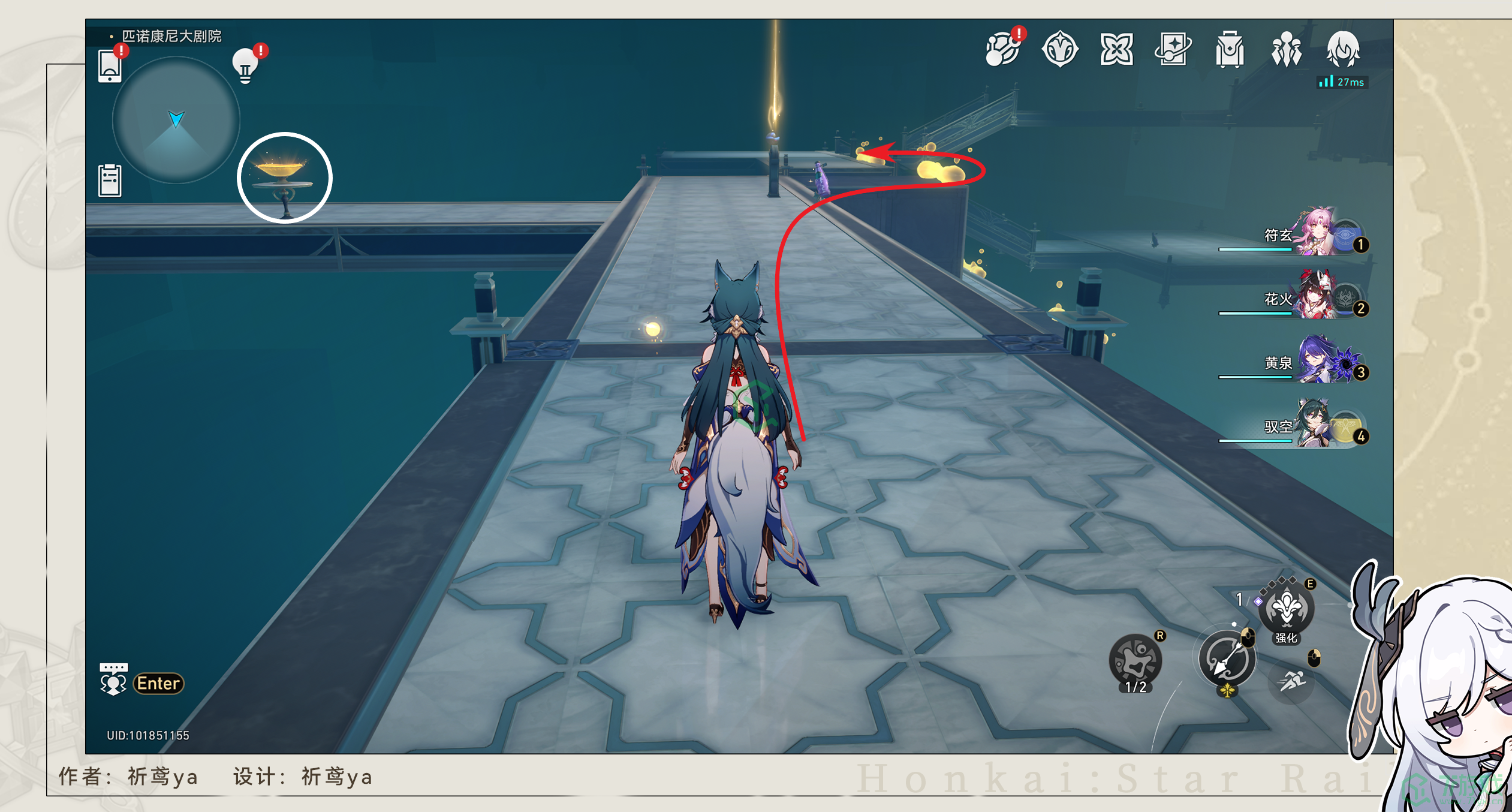Screen dimensions: 1512x812
Task: Switch to party member 花火
Action: (x=1314, y=297)
